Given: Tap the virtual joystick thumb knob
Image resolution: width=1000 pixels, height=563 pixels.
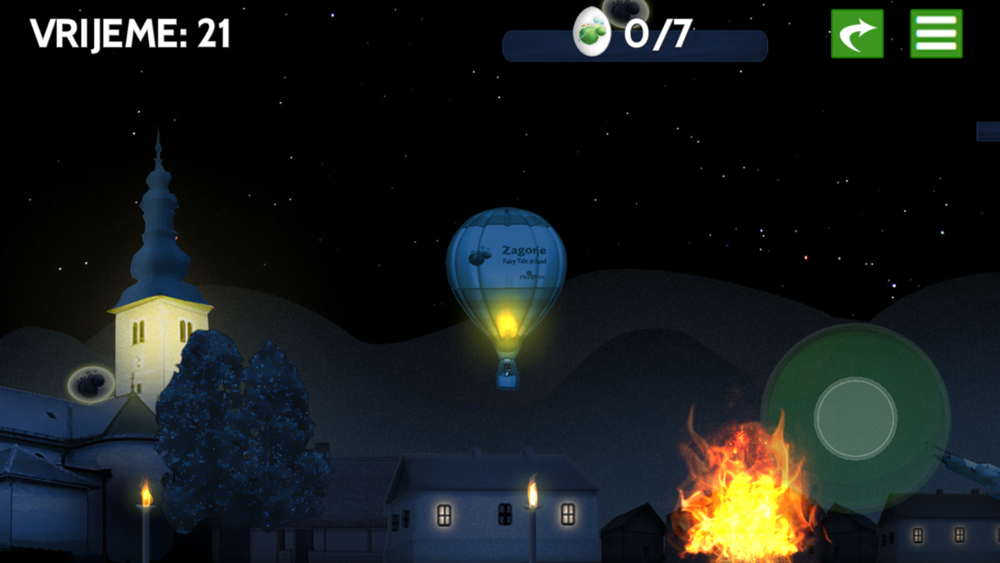Looking at the screenshot, I should tap(855, 418).
